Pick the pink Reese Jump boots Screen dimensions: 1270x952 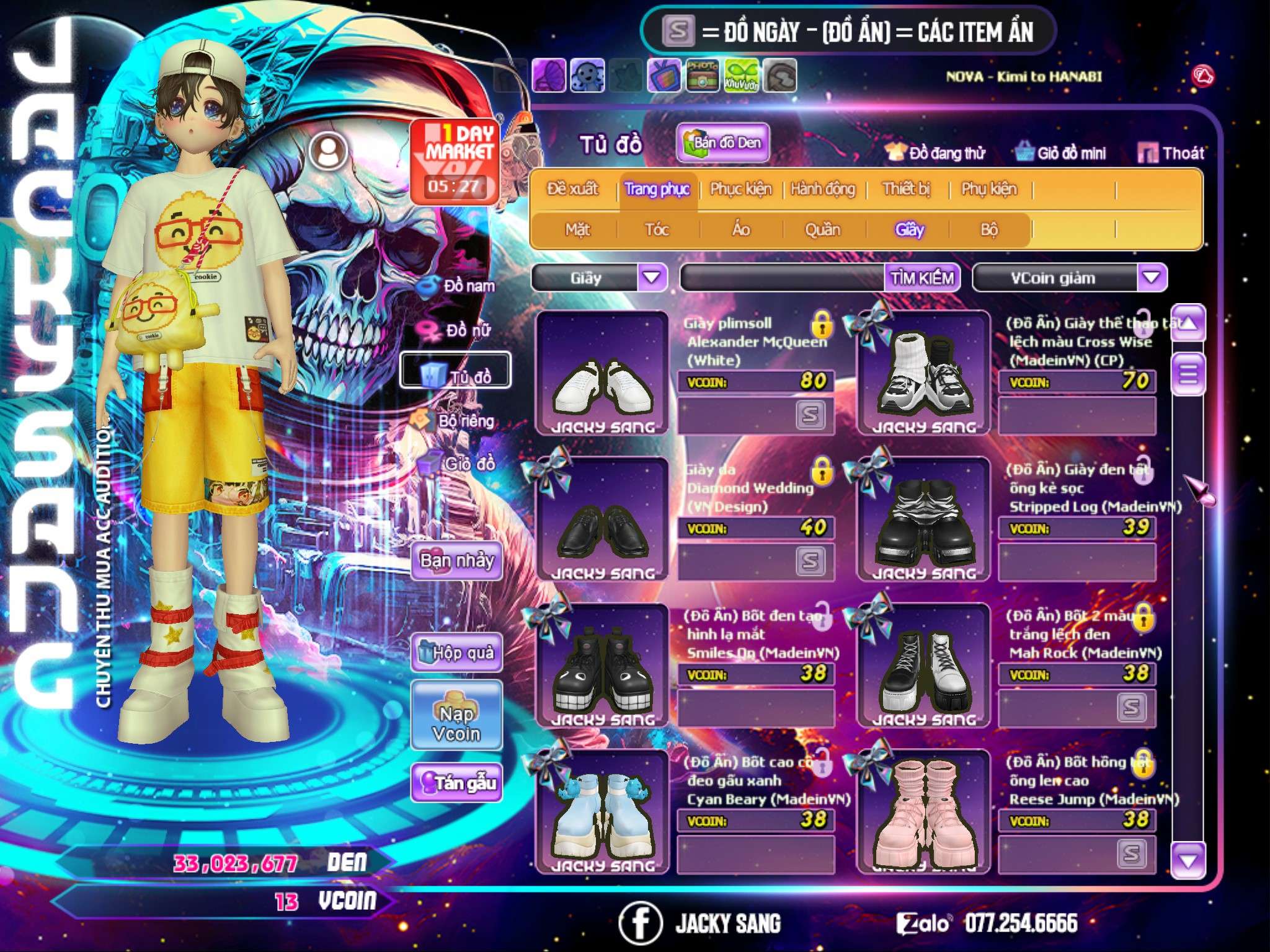923,813
